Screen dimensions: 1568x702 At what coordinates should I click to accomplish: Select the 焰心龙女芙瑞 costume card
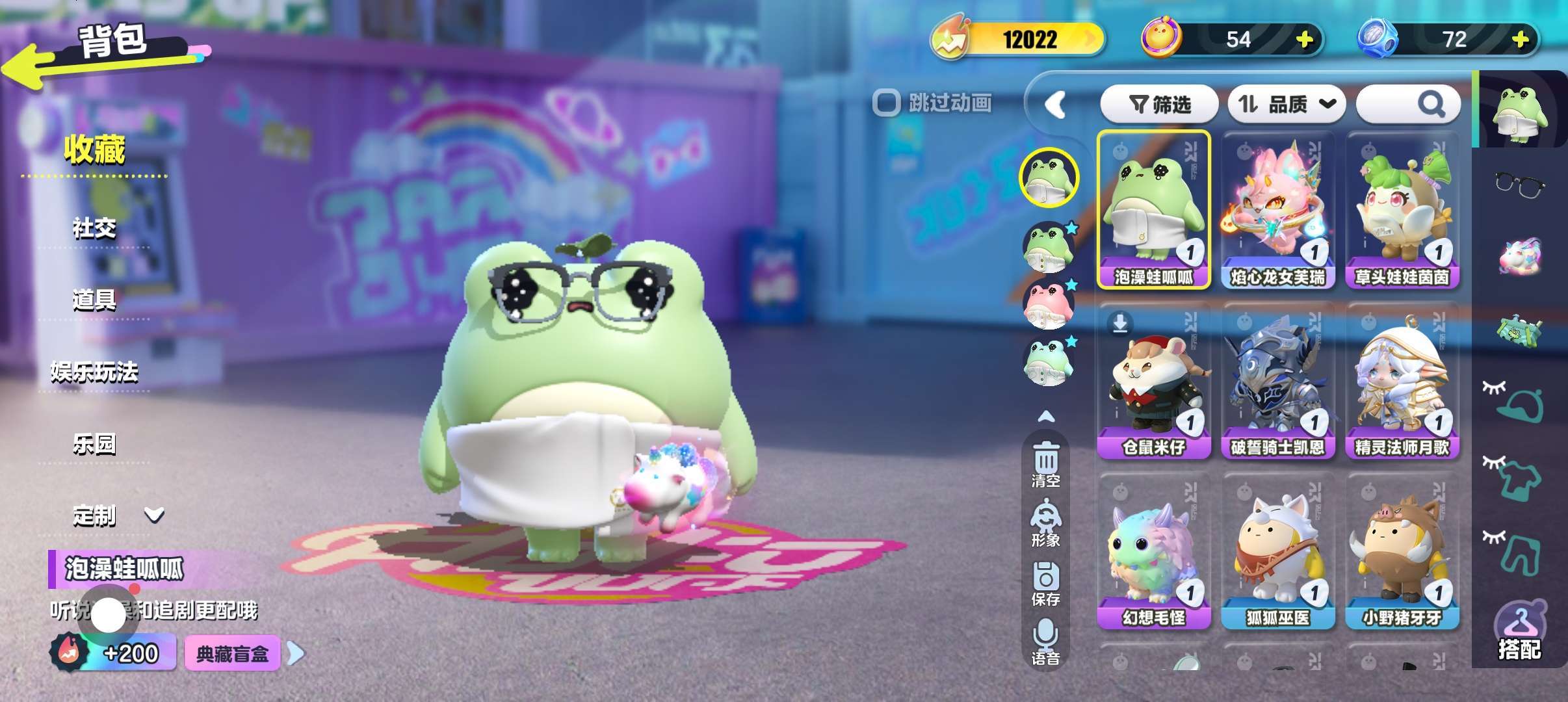click(x=1277, y=210)
